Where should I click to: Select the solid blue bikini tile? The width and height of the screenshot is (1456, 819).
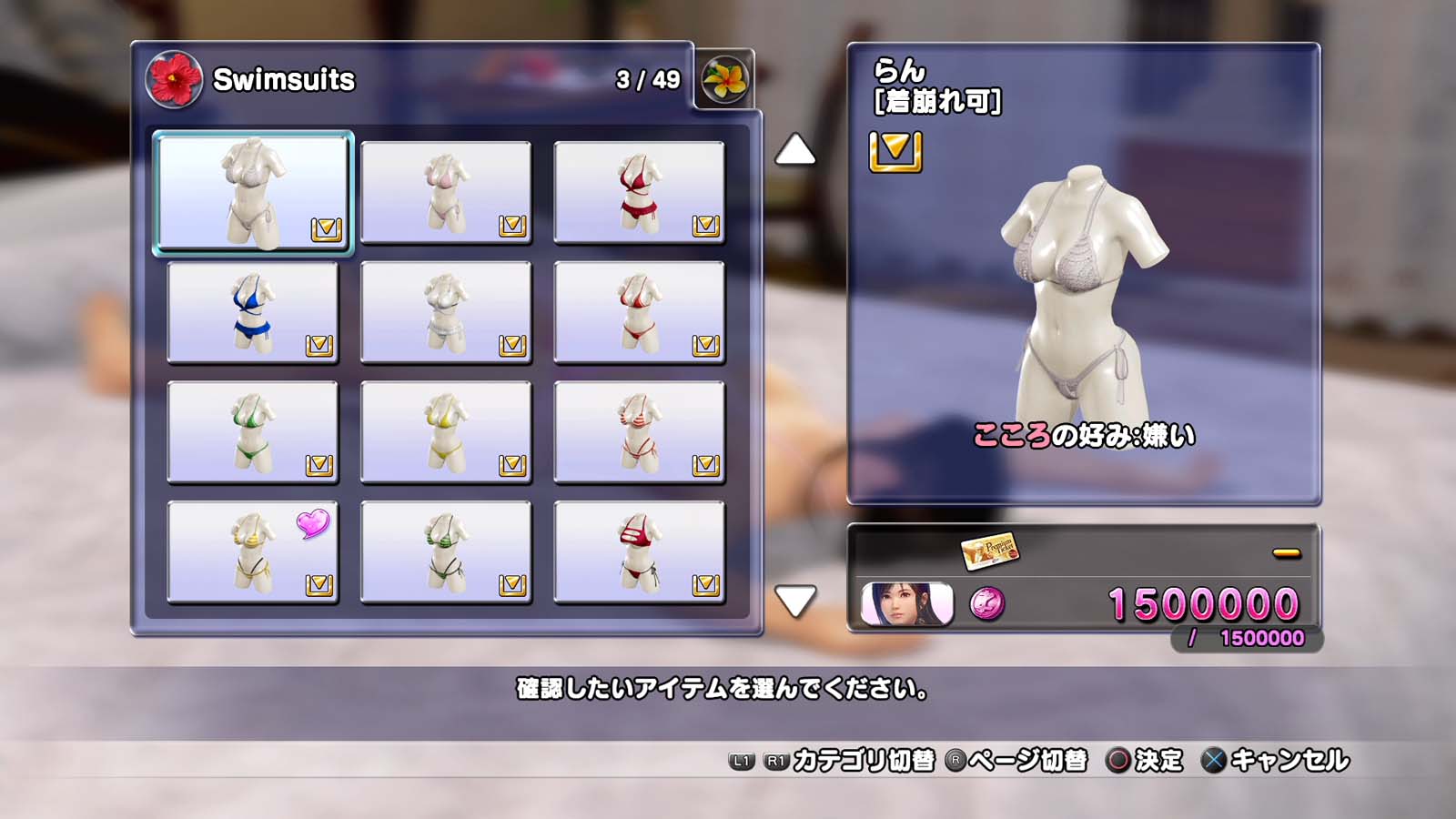(x=253, y=312)
